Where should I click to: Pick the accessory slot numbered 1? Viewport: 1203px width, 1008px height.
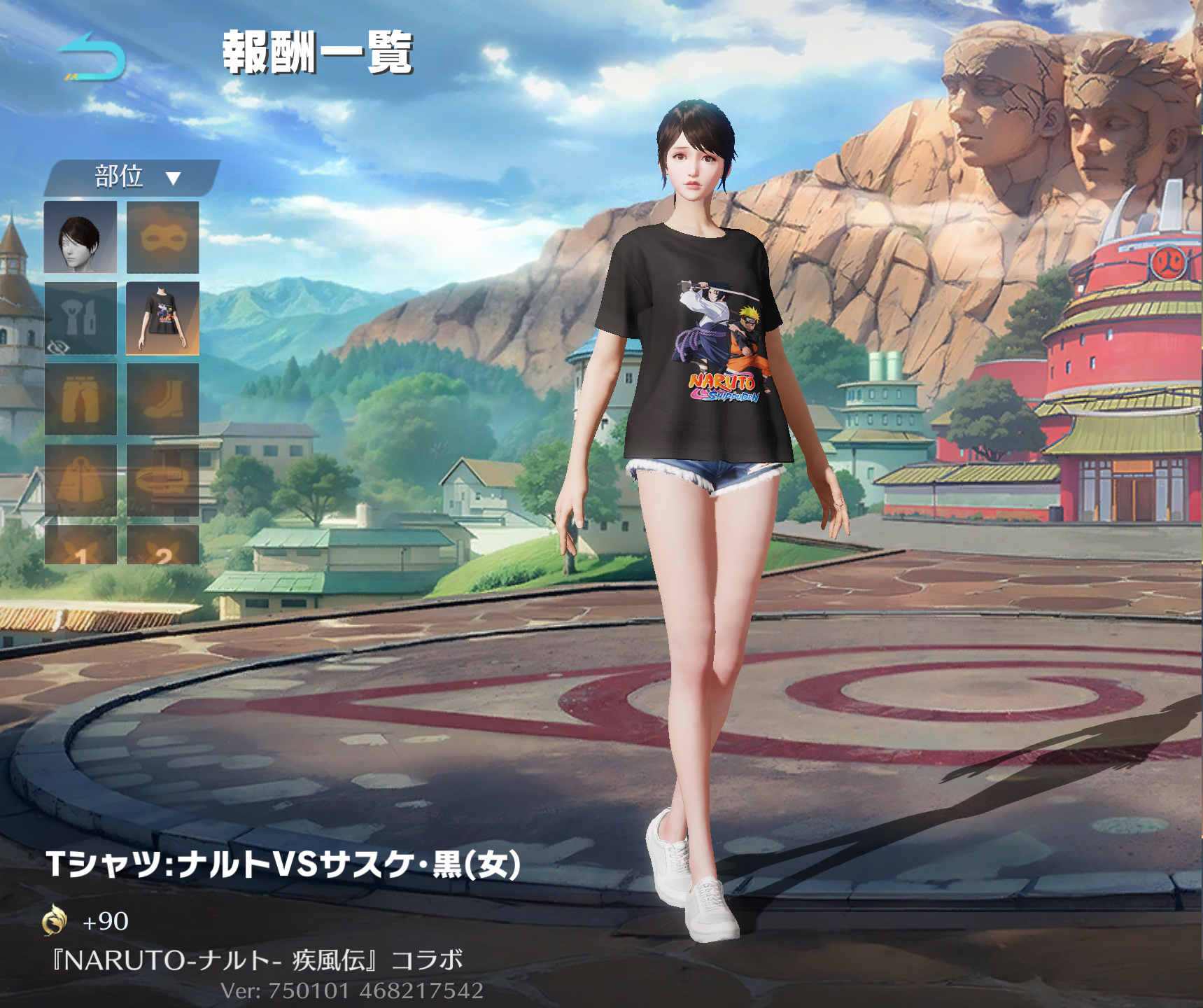pos(80,546)
